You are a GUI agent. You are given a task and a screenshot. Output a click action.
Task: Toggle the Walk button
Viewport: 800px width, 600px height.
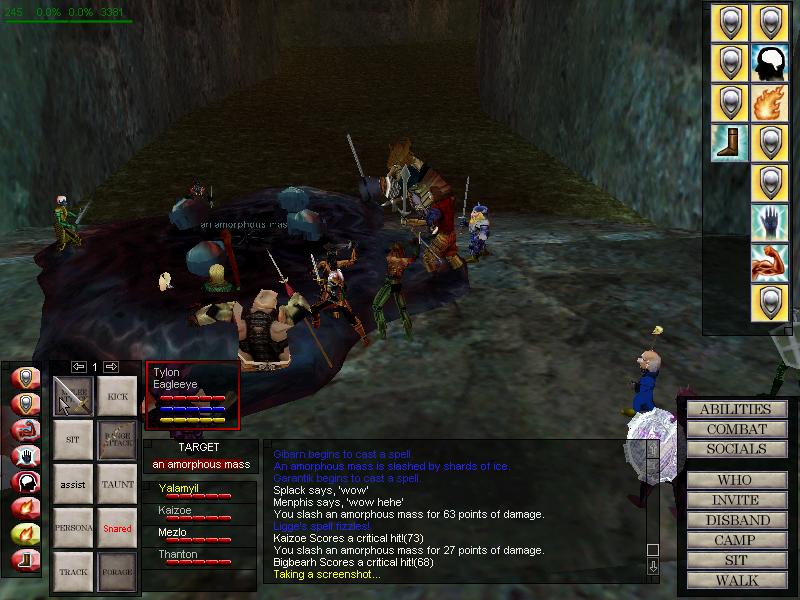(x=735, y=580)
